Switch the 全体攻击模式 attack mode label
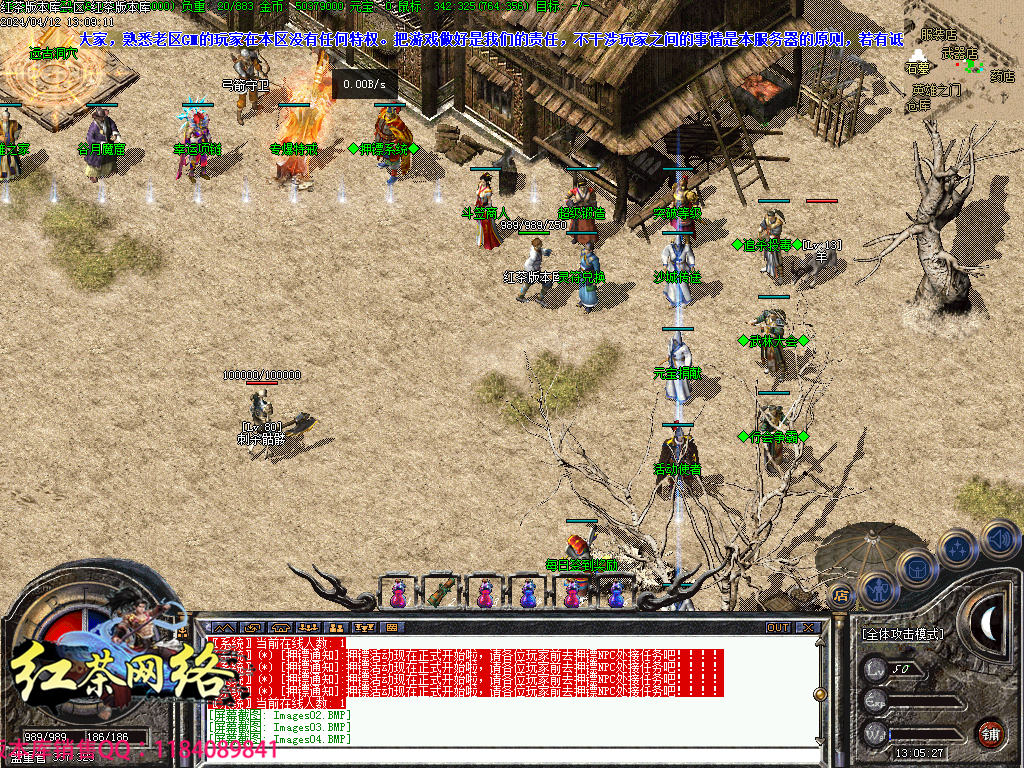Image resolution: width=1024 pixels, height=768 pixels. tap(902, 634)
